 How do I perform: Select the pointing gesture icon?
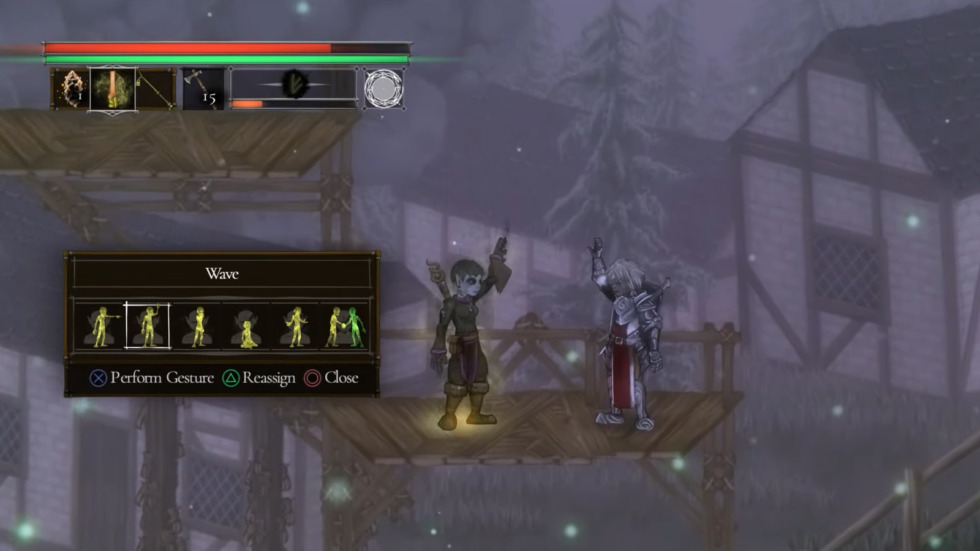tap(100, 326)
